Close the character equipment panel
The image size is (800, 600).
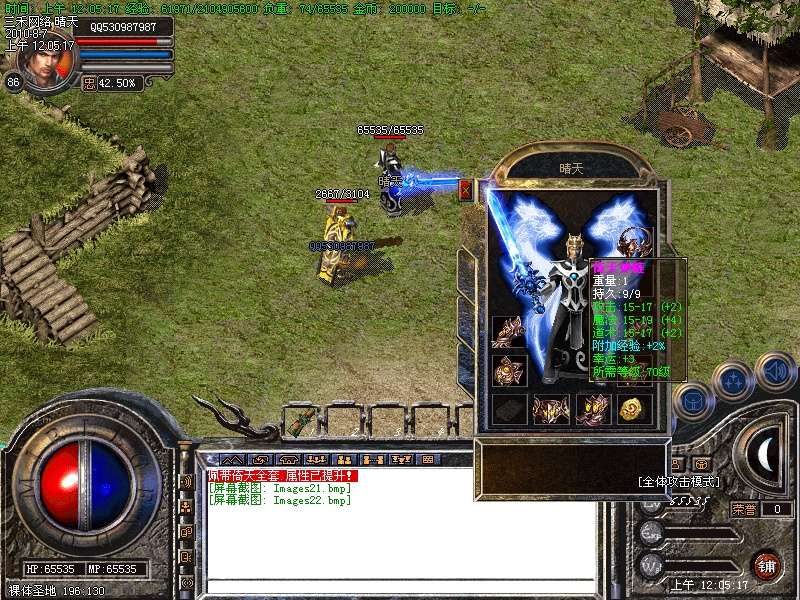pos(466,190)
